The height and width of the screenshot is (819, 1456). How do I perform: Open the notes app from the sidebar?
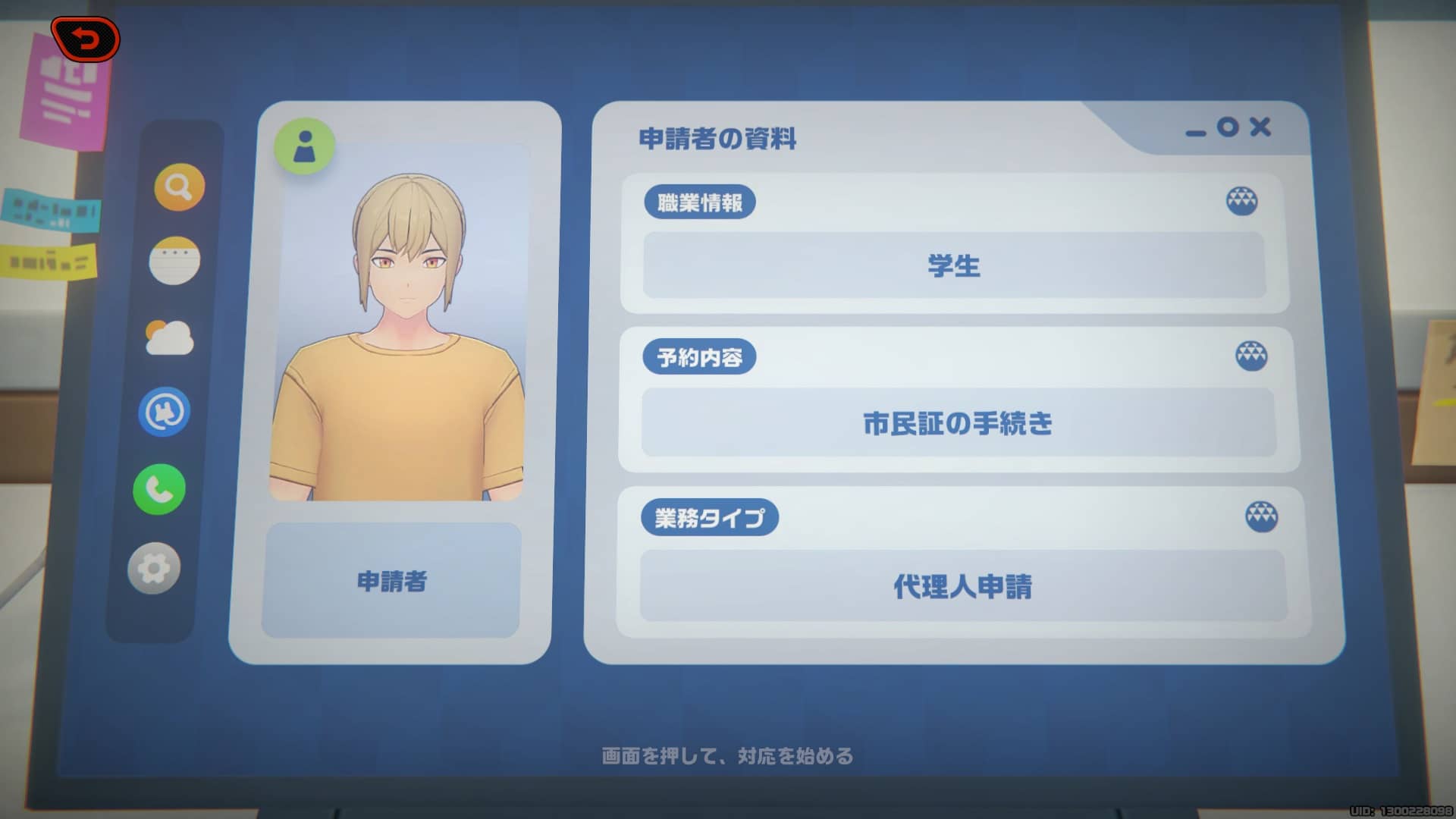click(174, 262)
